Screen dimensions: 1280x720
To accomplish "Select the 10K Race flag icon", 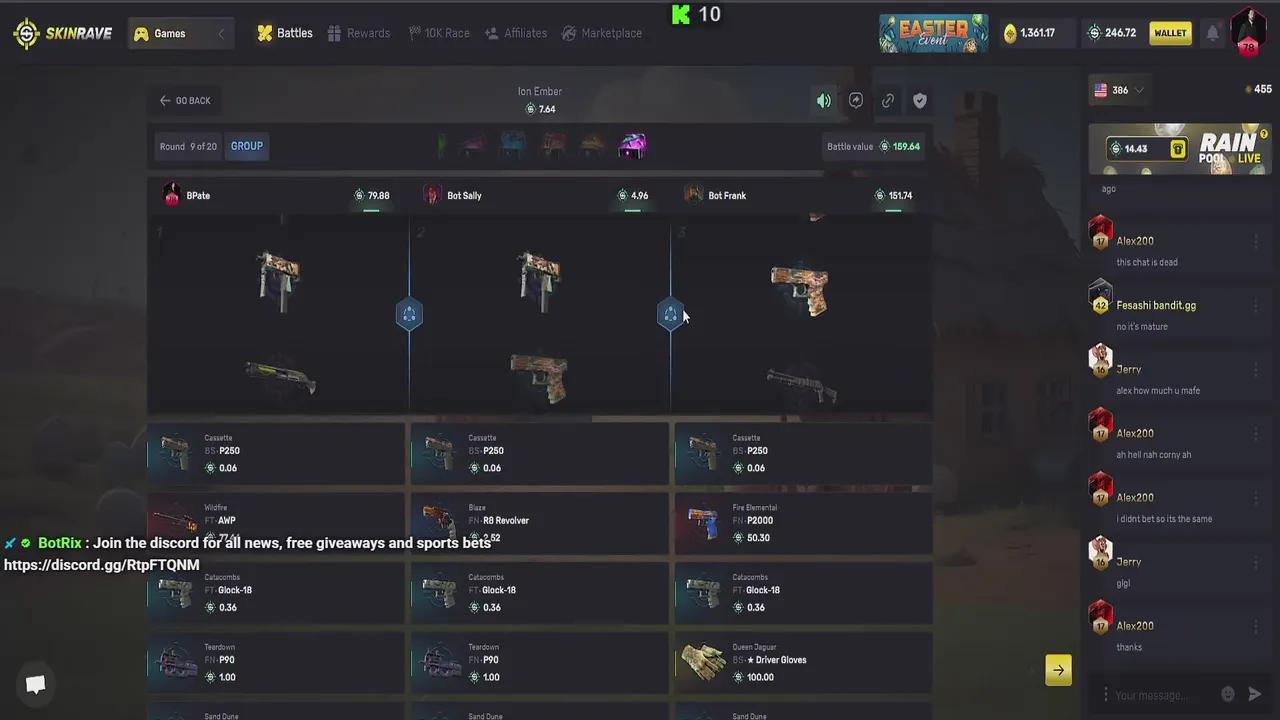I will tap(439, 33).
